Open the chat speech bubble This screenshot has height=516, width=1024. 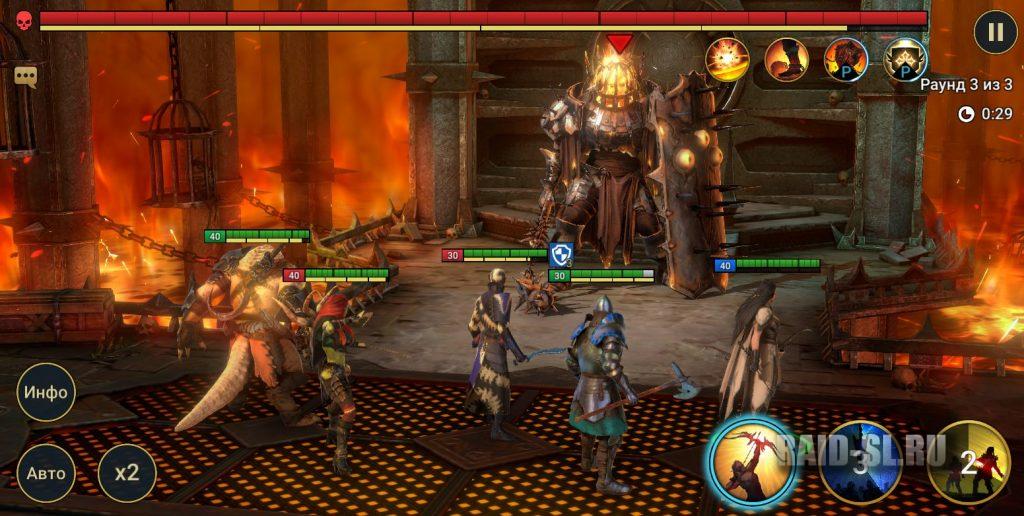[x=26, y=76]
